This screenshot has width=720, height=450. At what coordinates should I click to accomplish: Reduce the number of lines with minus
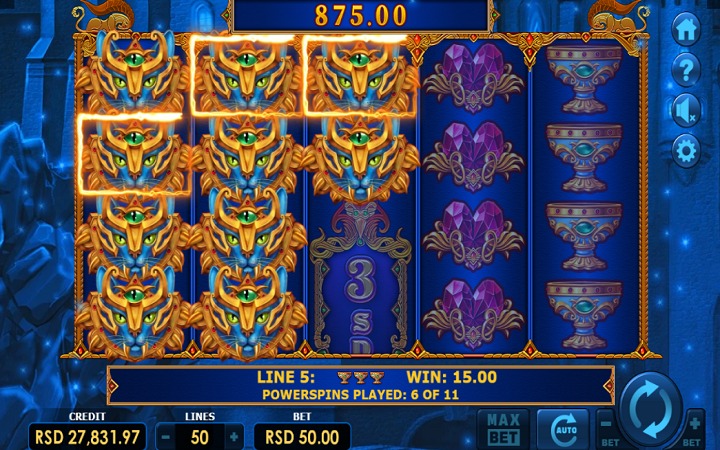(167, 437)
